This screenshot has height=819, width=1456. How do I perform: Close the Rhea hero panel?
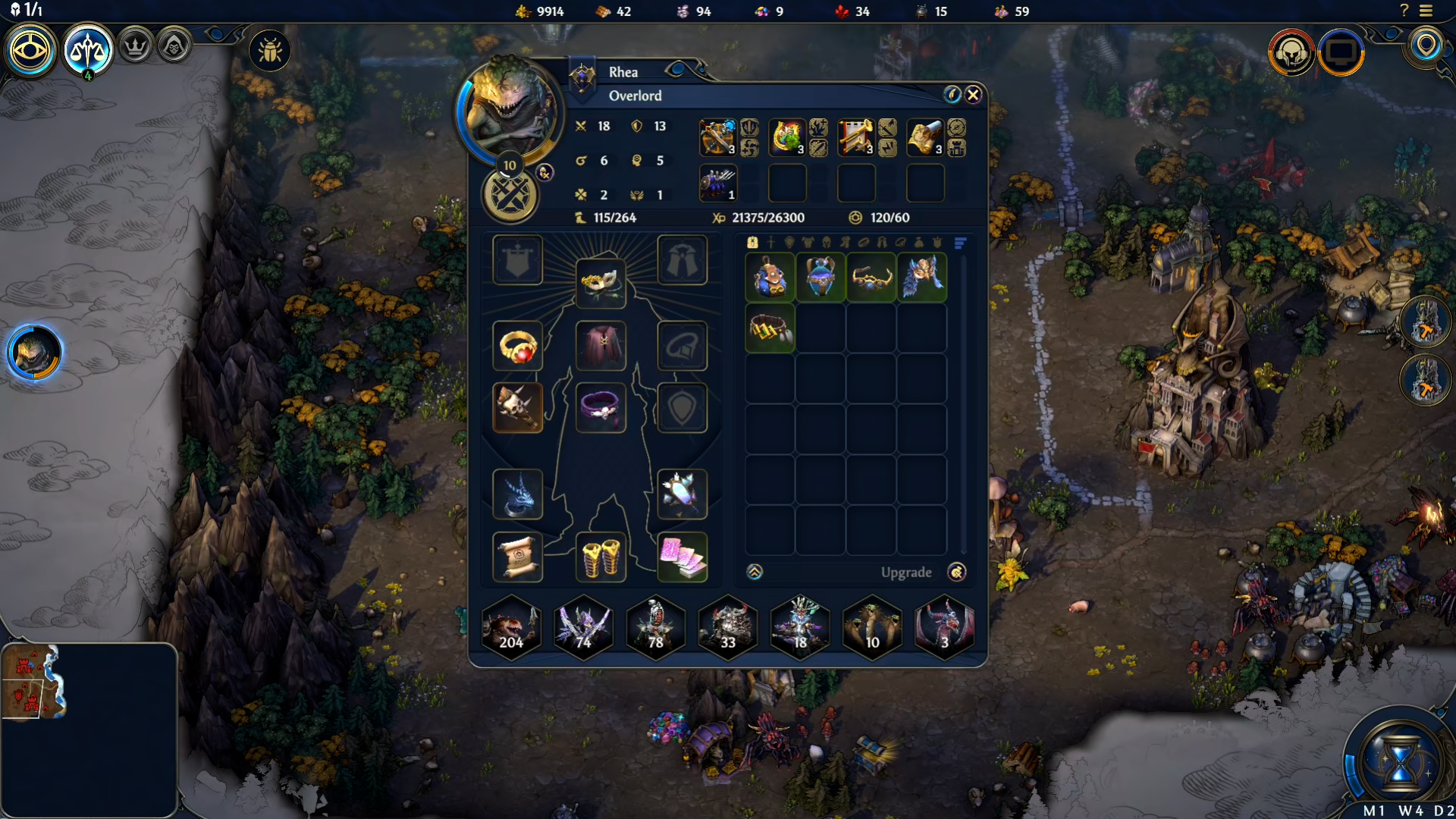pyautogui.click(x=973, y=95)
